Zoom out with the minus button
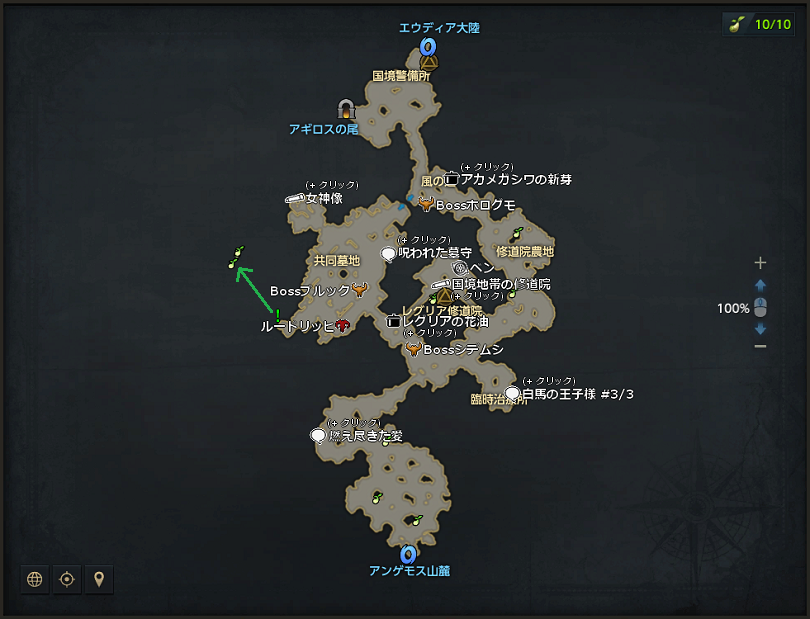 (x=760, y=346)
